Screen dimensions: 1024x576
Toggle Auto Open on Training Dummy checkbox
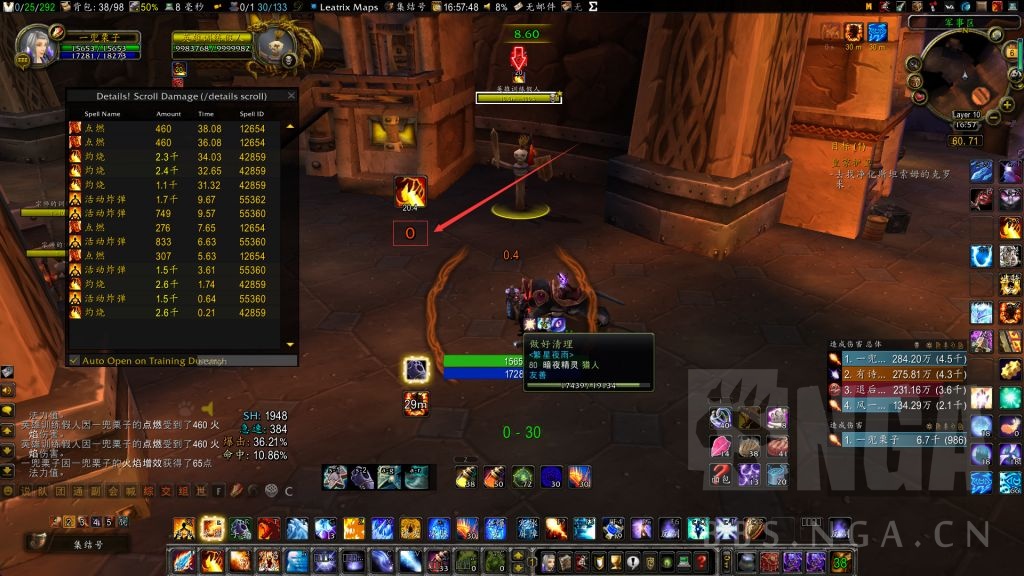(x=74, y=360)
